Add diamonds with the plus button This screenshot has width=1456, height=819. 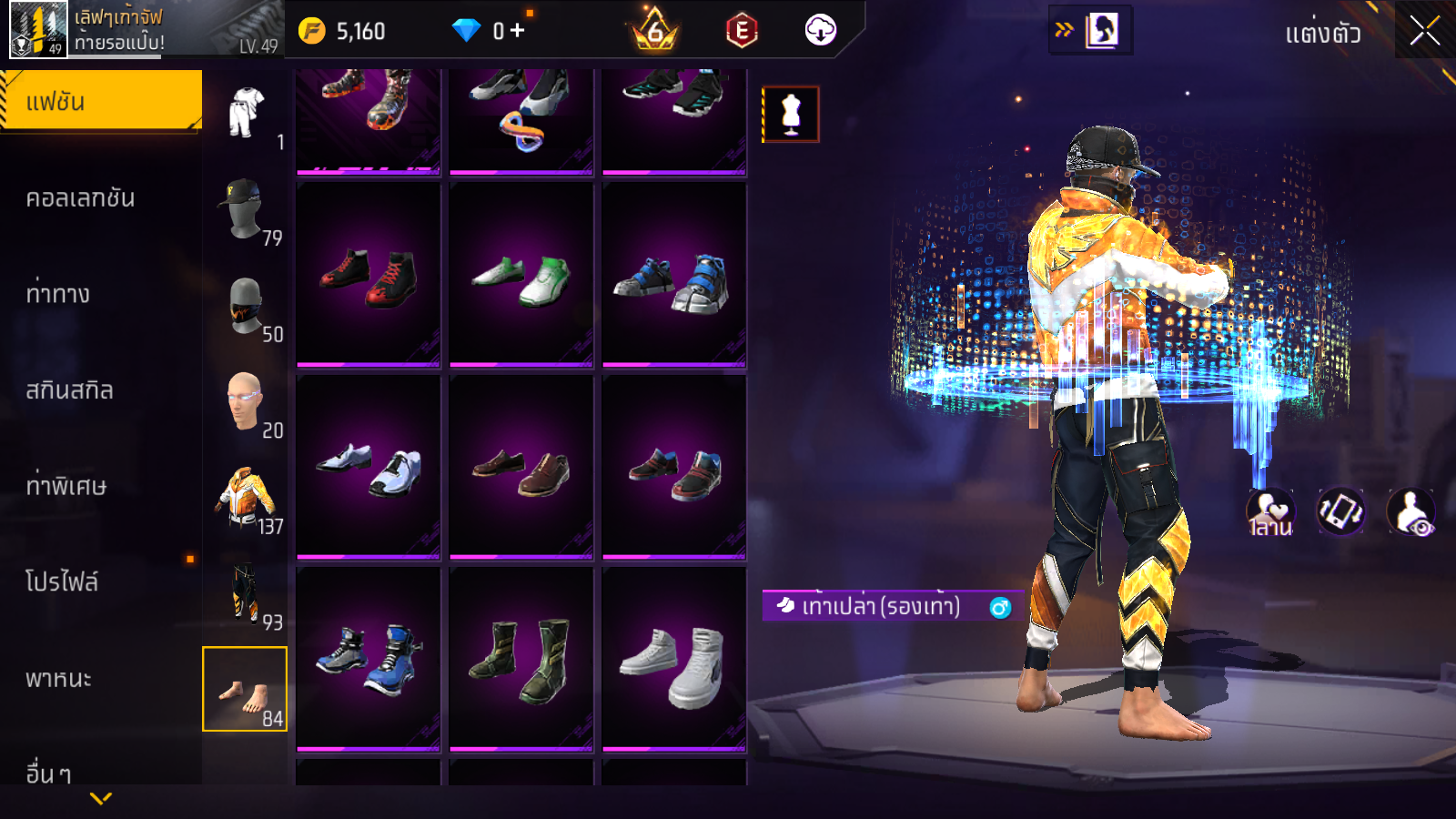click(518, 31)
